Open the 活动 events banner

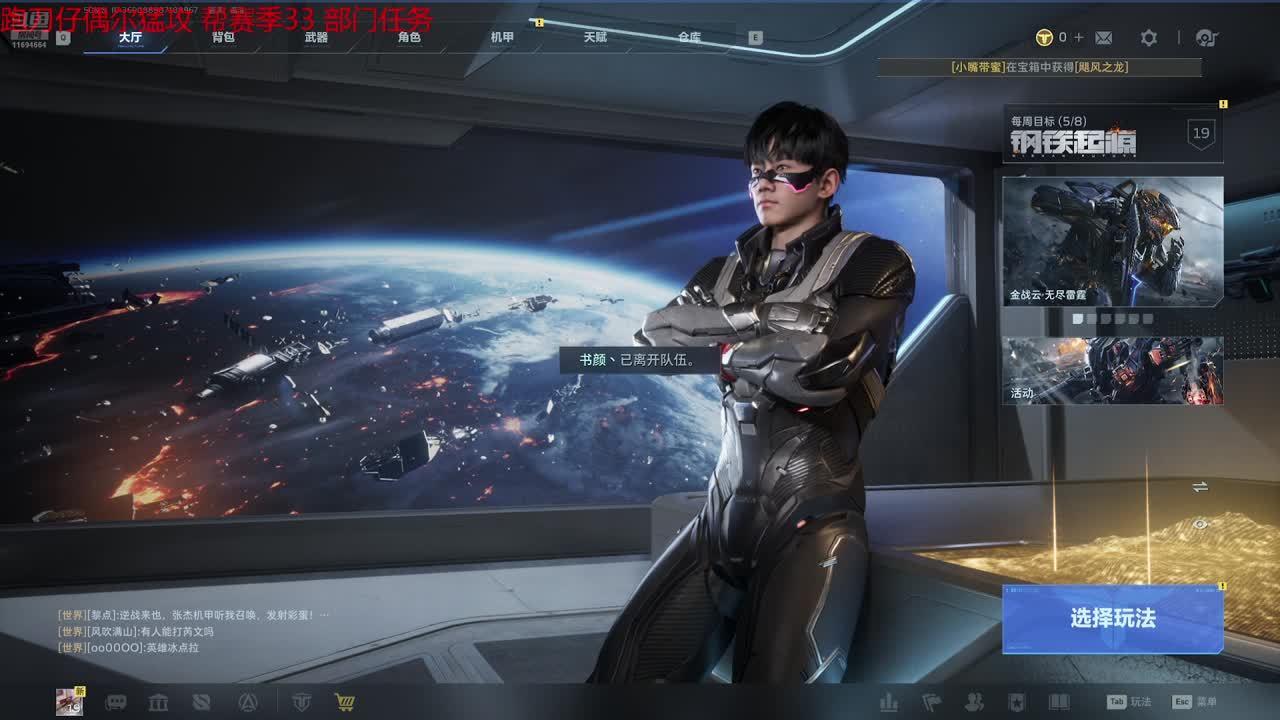(1112, 370)
